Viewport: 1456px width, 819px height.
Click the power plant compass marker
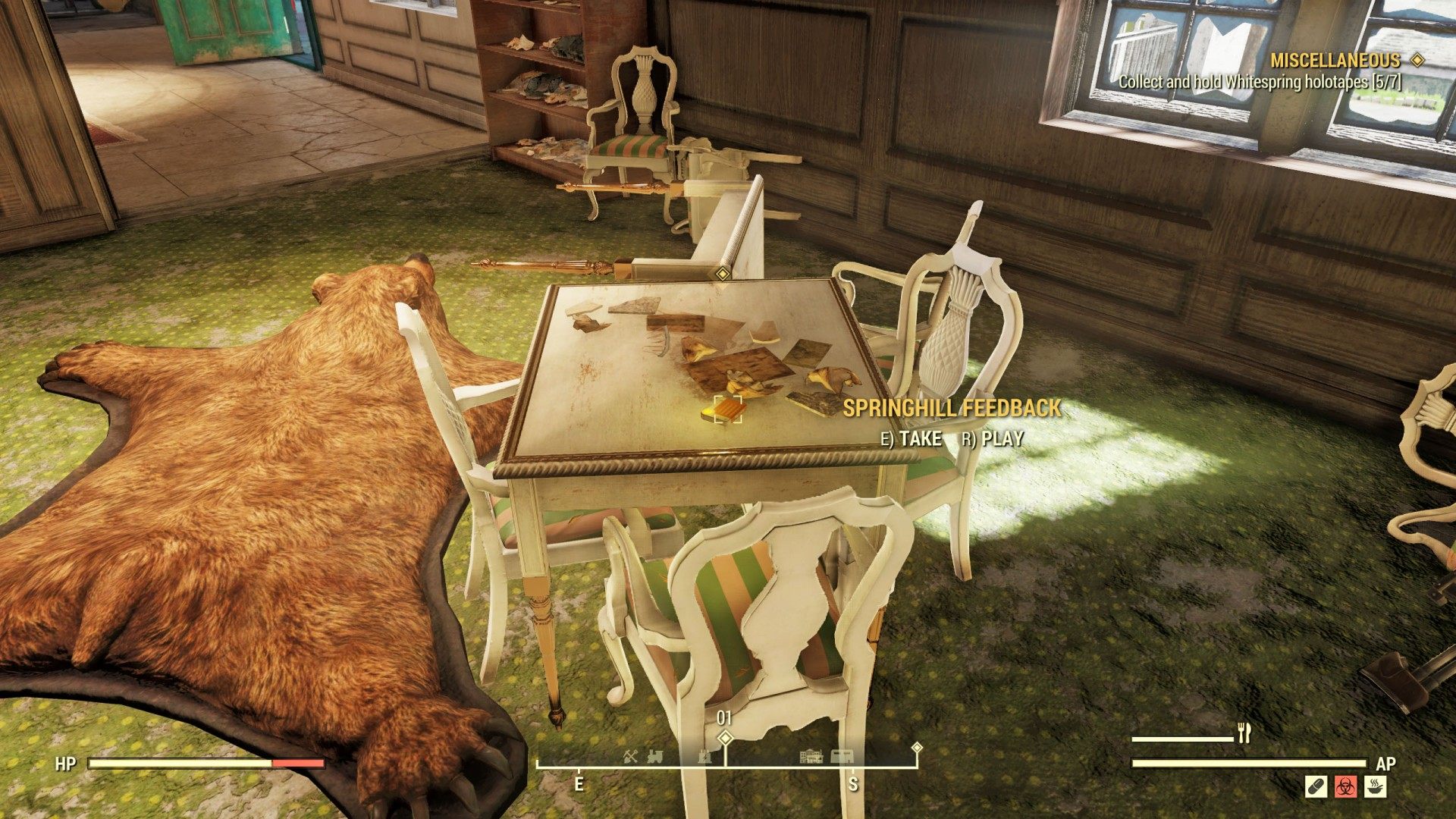(706, 756)
